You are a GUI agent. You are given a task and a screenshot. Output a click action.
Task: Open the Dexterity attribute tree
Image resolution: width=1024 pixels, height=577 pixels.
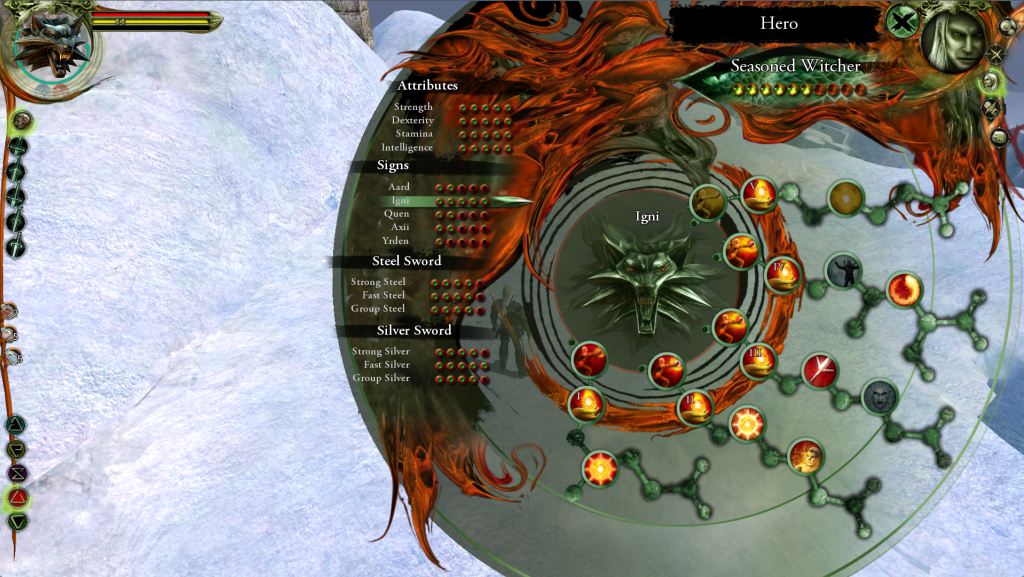(x=413, y=120)
